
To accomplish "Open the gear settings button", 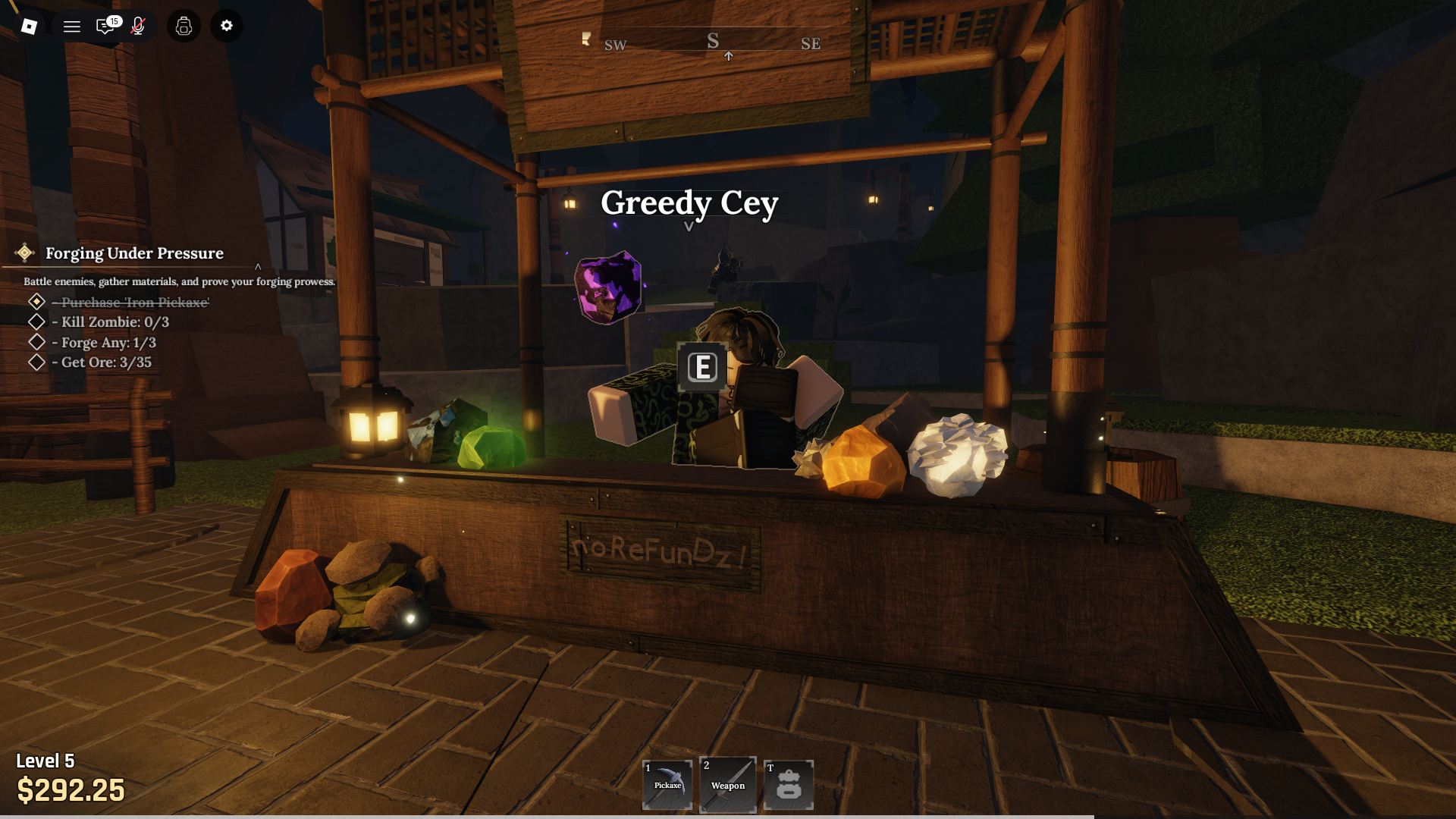I will 227,26.
